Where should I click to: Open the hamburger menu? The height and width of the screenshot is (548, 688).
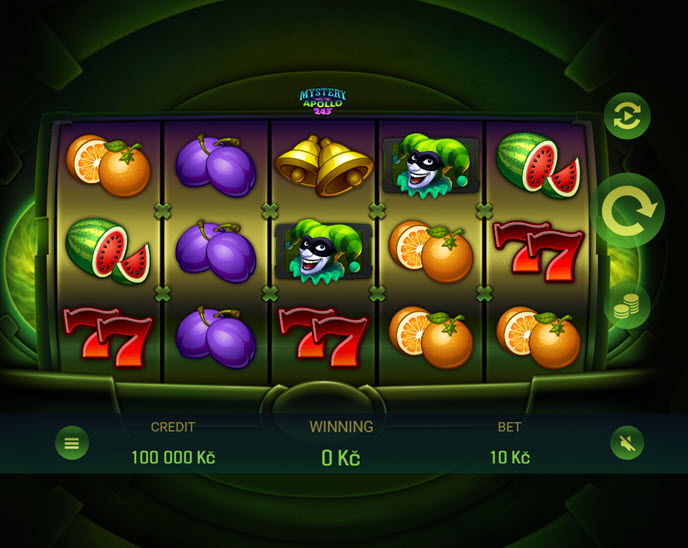pyautogui.click(x=72, y=442)
